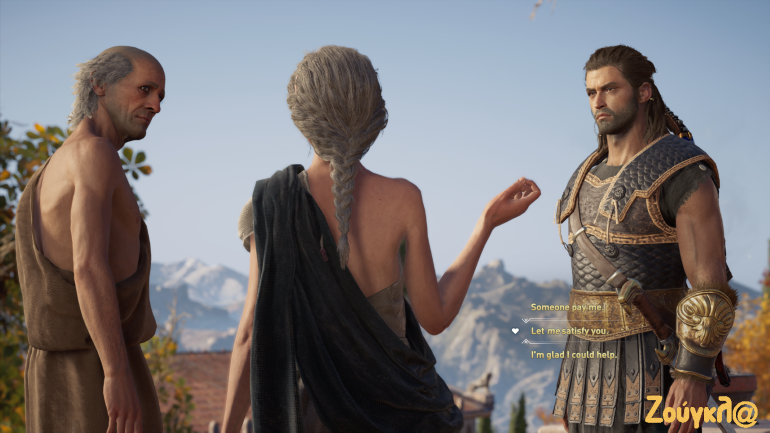The image size is (770, 433).
Task: Pick the "I'm glad I could help." response
Action: click(x=573, y=354)
